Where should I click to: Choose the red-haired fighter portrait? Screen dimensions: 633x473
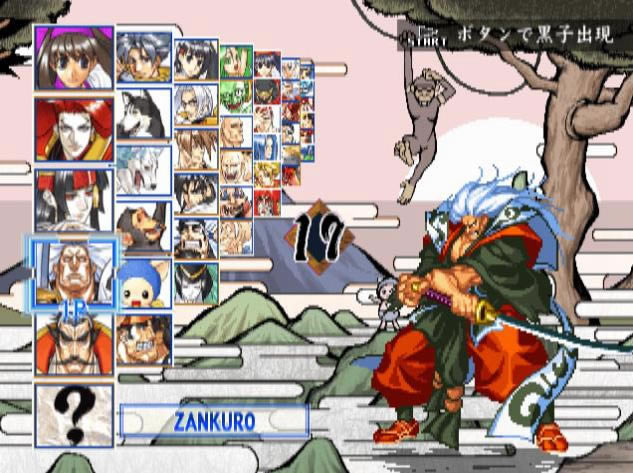coord(73,130)
